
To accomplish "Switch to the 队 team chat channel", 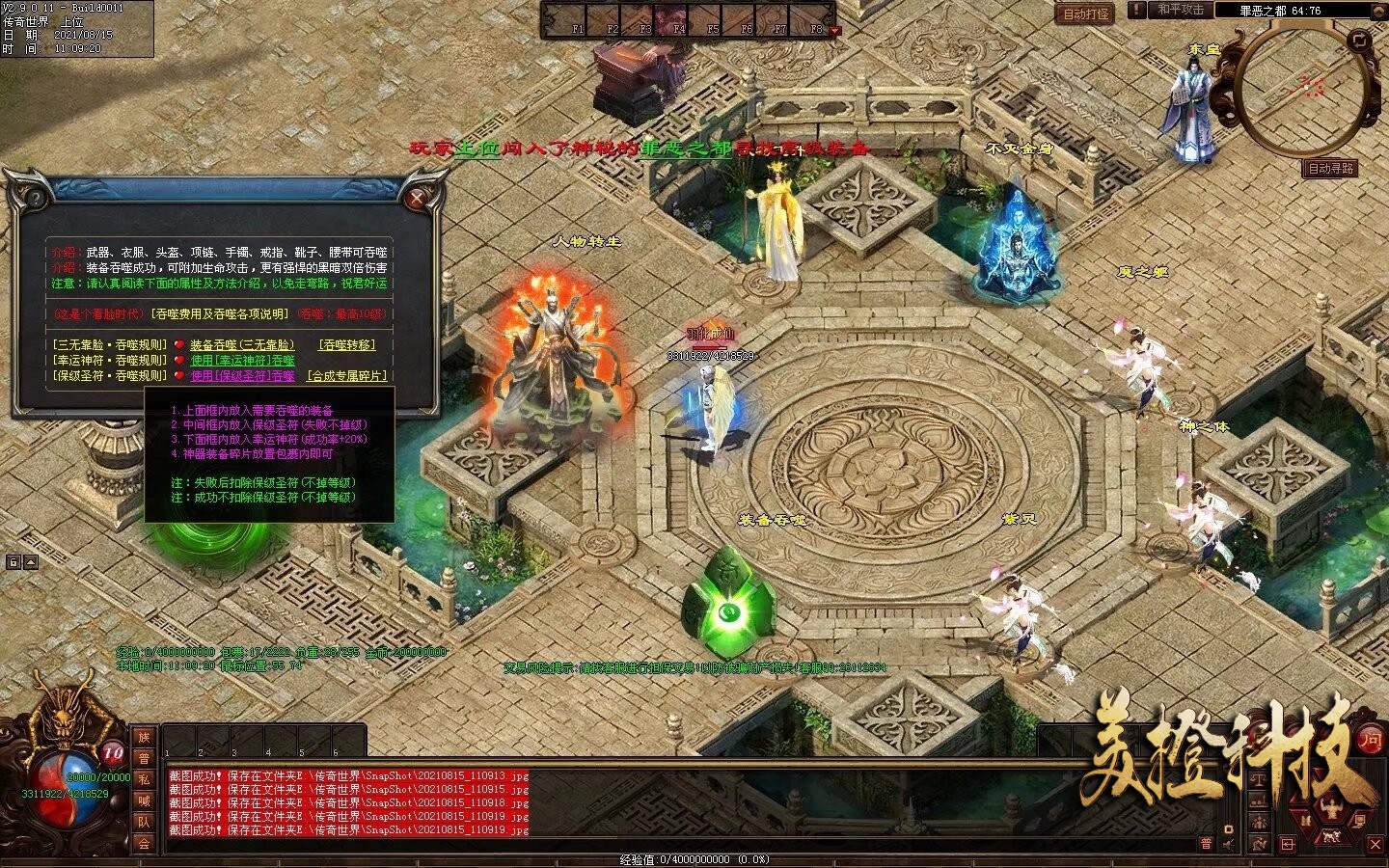I will (x=144, y=822).
